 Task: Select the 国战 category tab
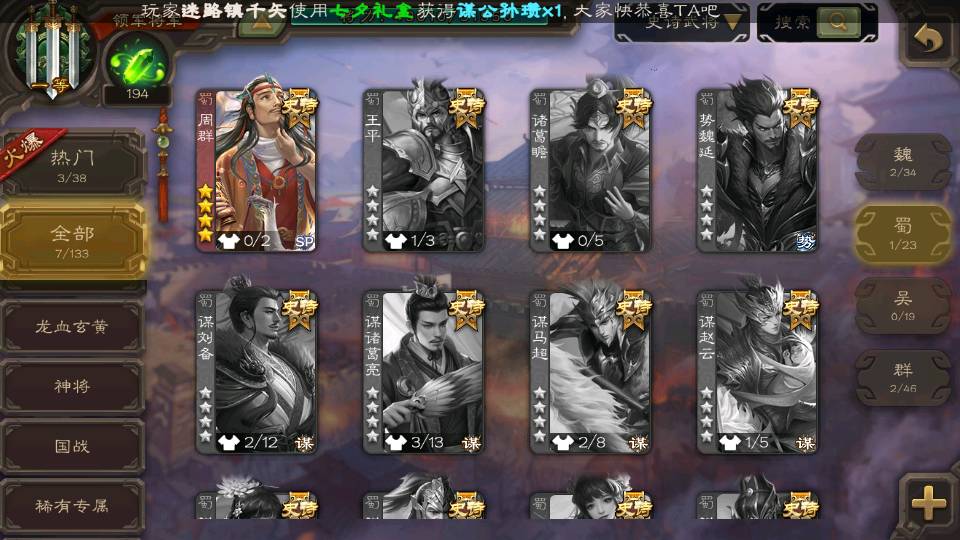[72, 446]
